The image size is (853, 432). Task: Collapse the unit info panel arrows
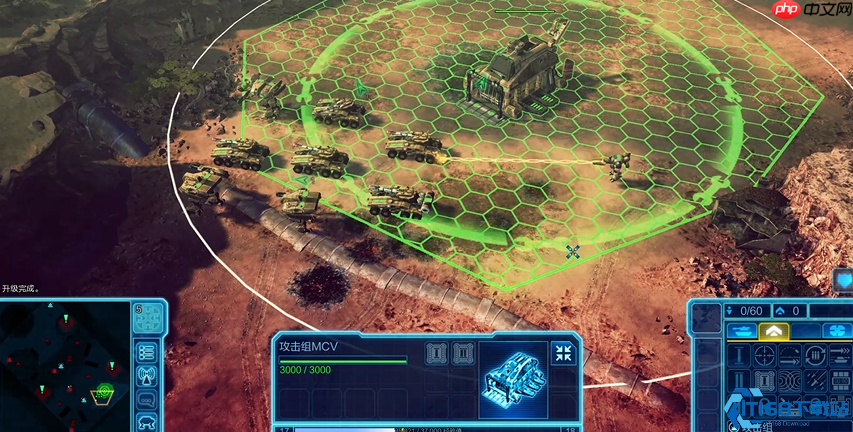point(563,352)
